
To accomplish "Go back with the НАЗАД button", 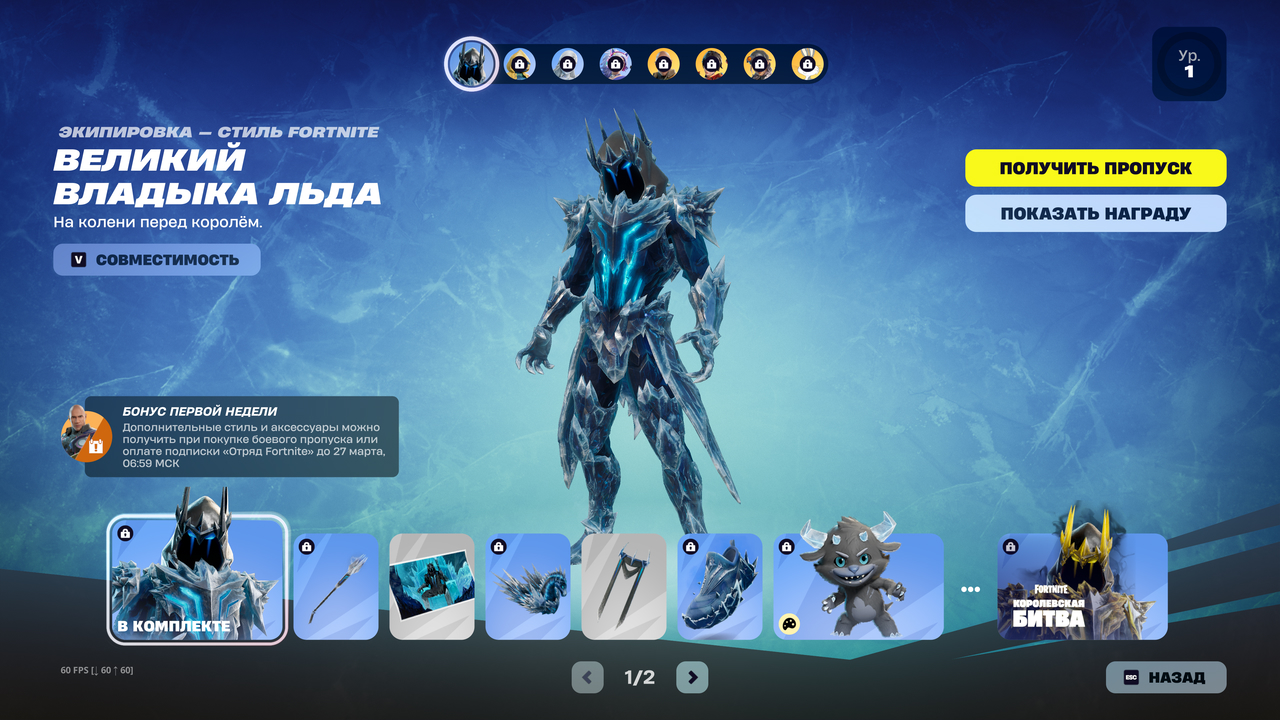I will tap(1165, 677).
